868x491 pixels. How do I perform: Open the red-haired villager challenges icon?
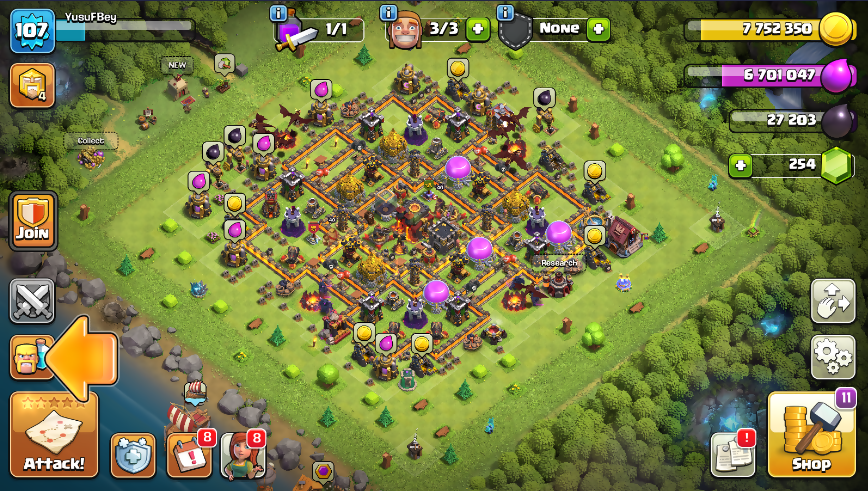pyautogui.click(x=242, y=455)
